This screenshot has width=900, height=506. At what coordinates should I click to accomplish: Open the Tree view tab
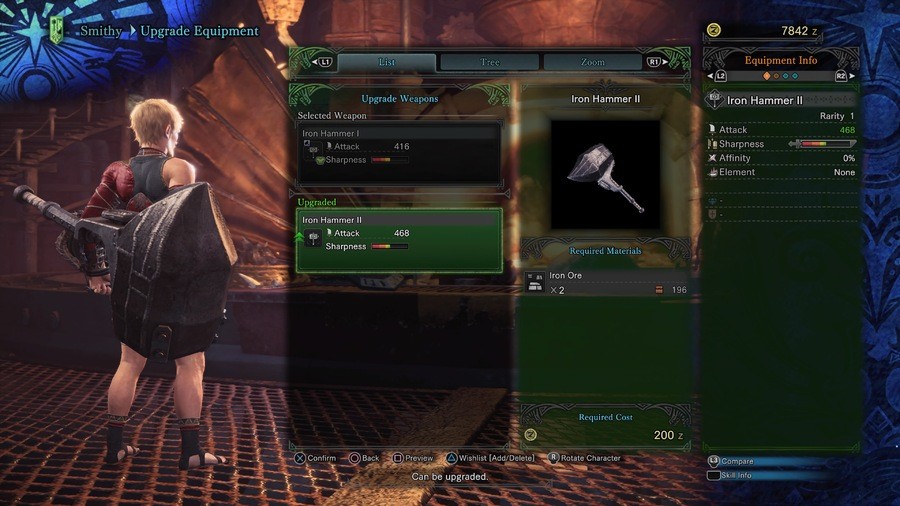[490, 62]
